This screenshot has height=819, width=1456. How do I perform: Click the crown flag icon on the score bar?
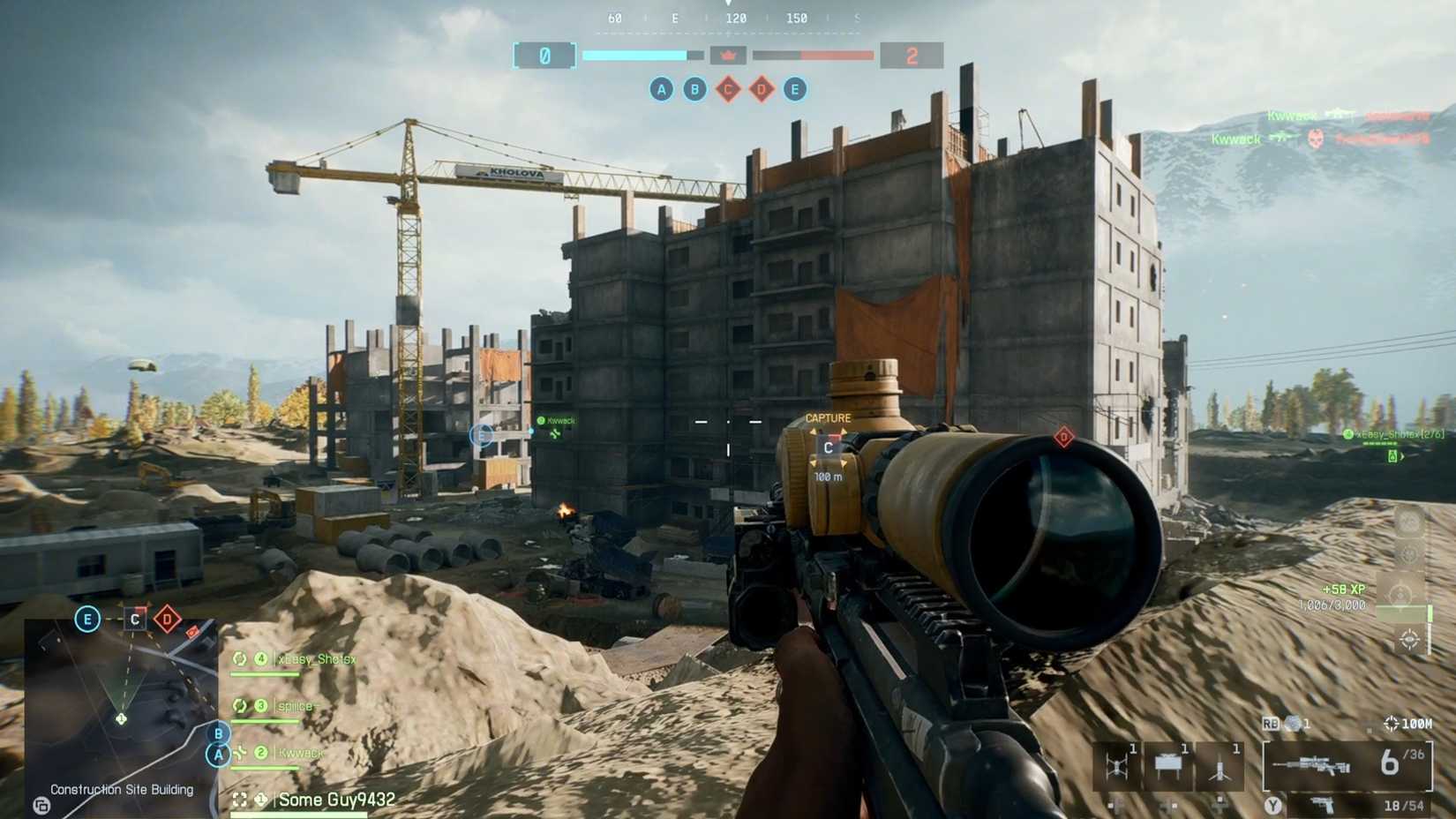(729, 55)
